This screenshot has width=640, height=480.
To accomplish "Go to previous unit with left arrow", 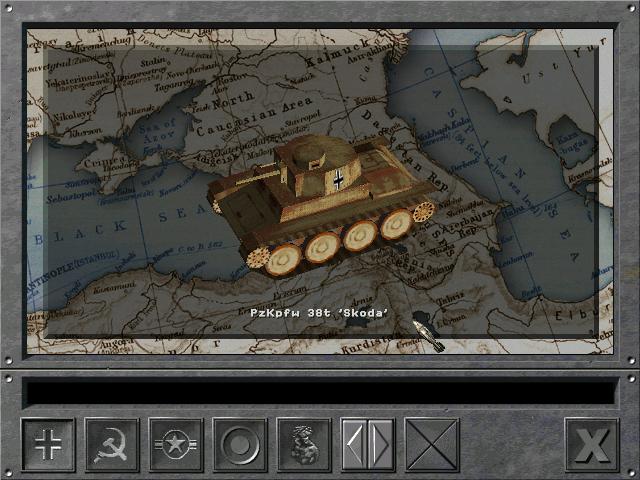I will click(355, 444).
